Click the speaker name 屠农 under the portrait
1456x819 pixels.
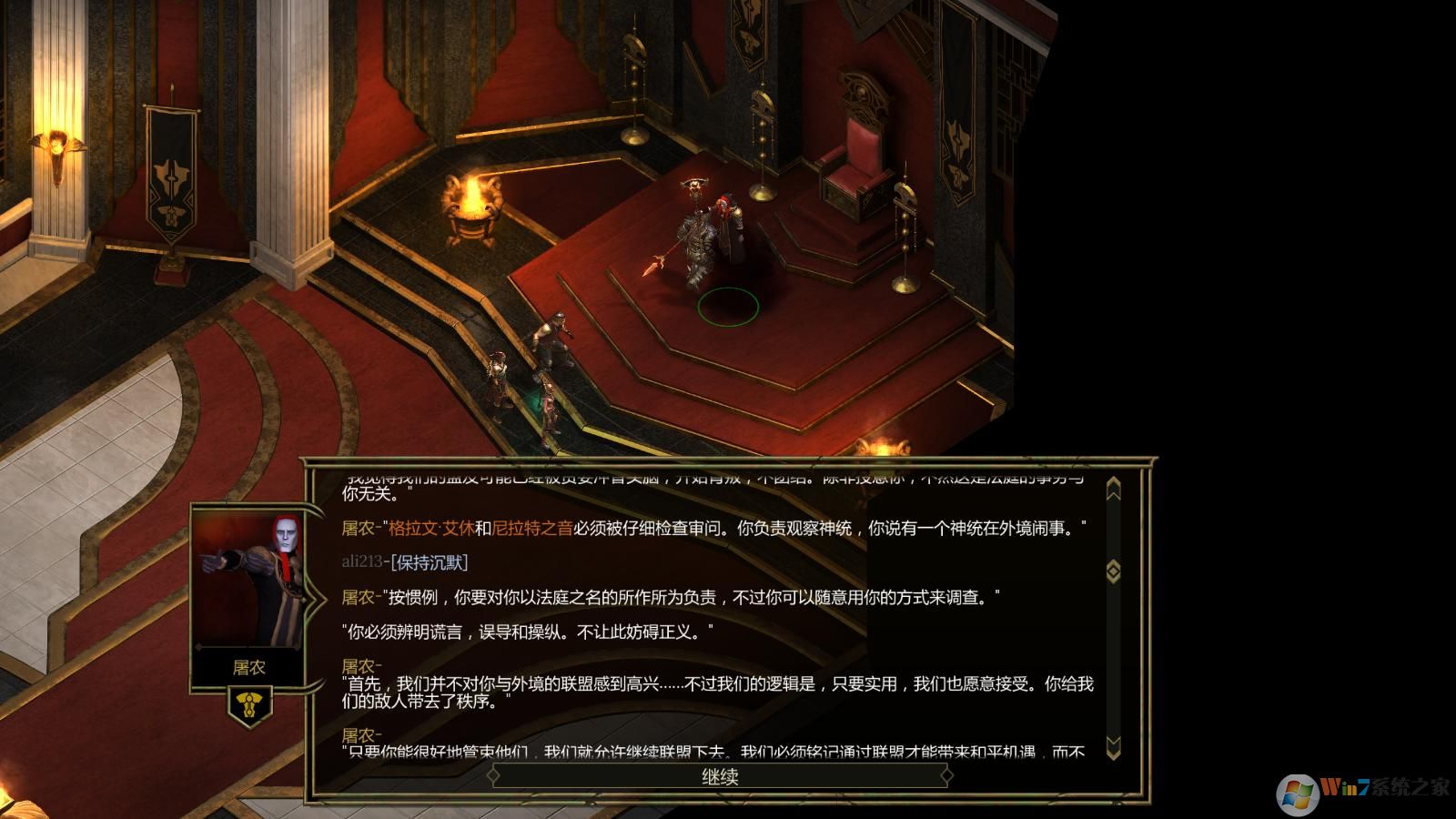click(x=250, y=668)
